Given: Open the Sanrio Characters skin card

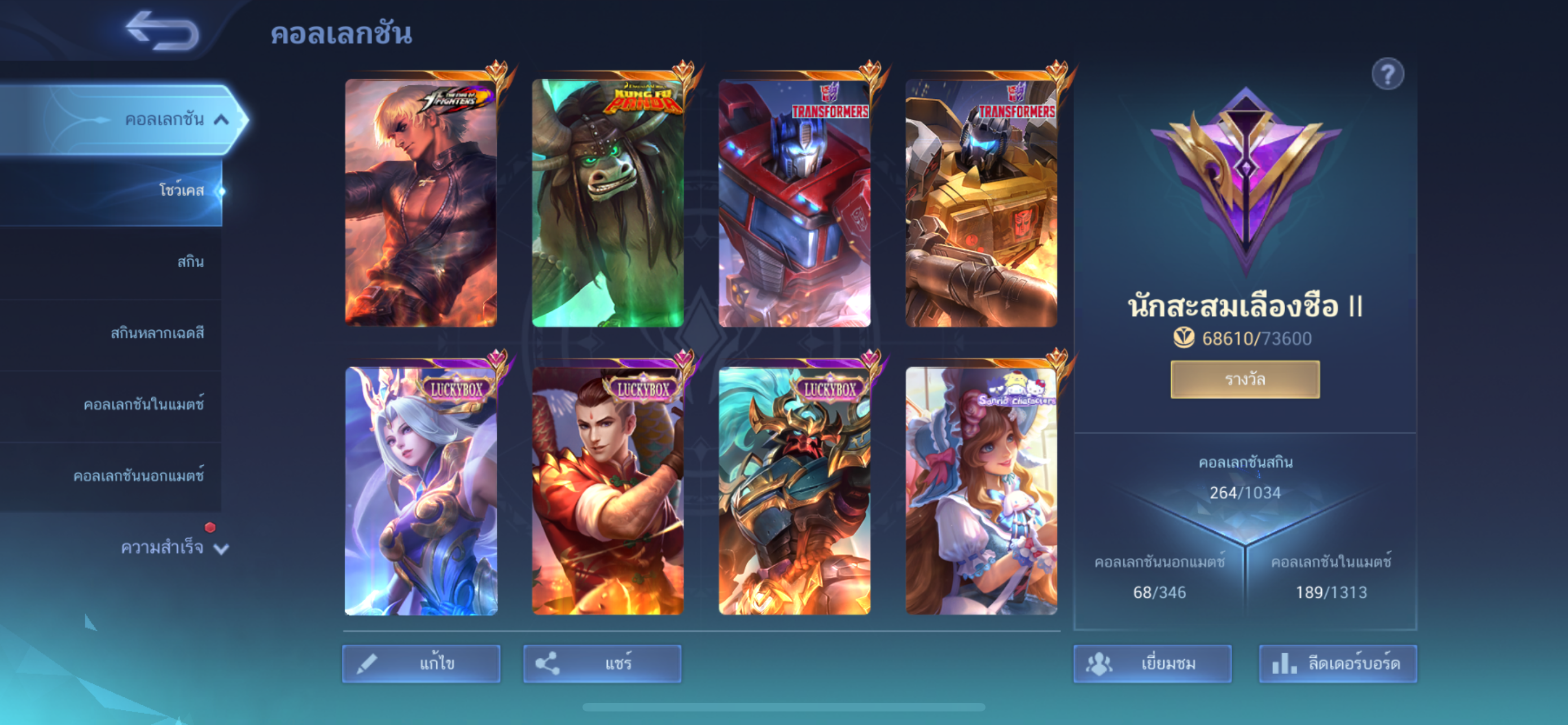Looking at the screenshot, I should (981, 491).
